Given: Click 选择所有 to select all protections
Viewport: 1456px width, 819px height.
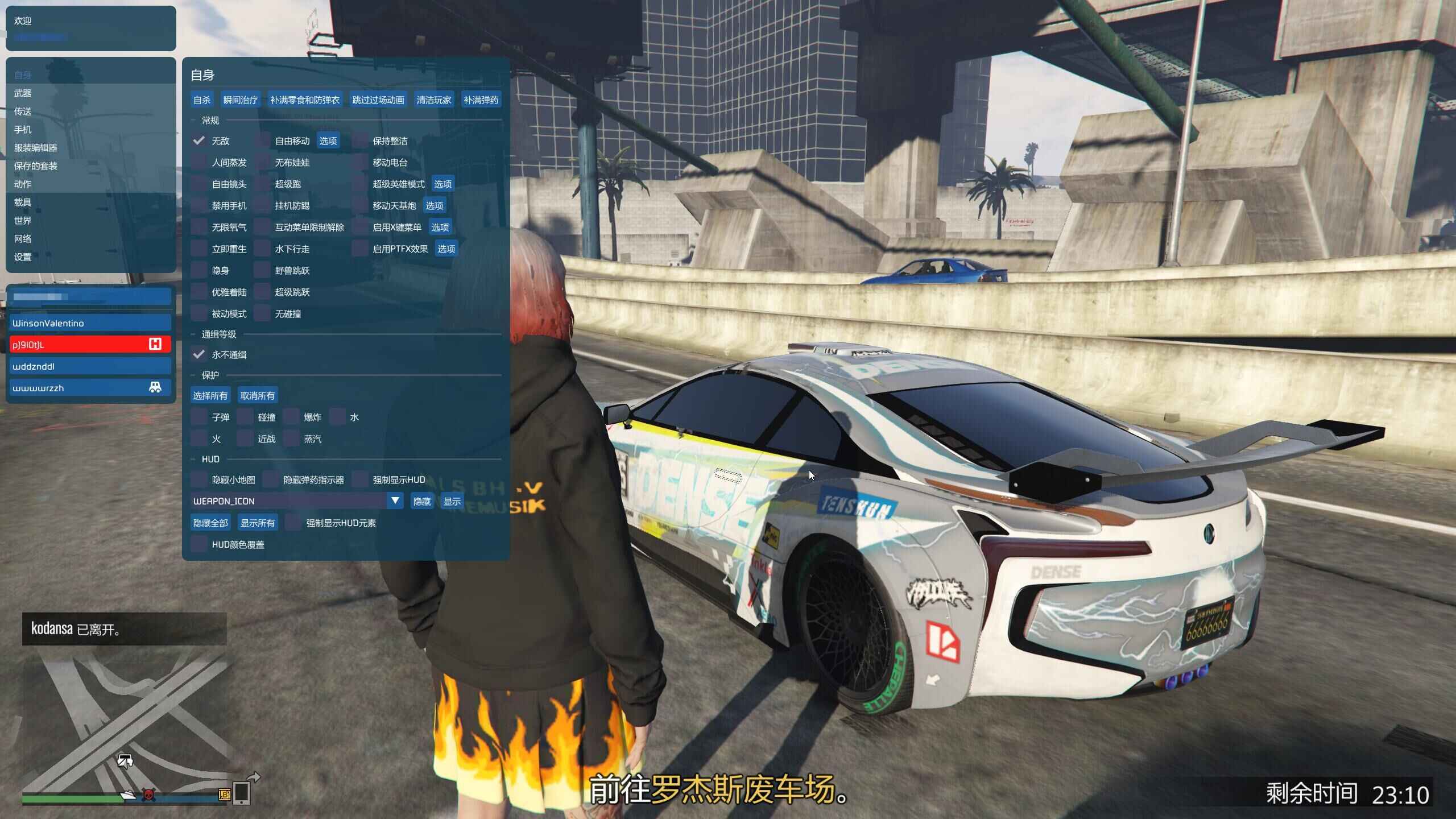Looking at the screenshot, I should (210, 395).
